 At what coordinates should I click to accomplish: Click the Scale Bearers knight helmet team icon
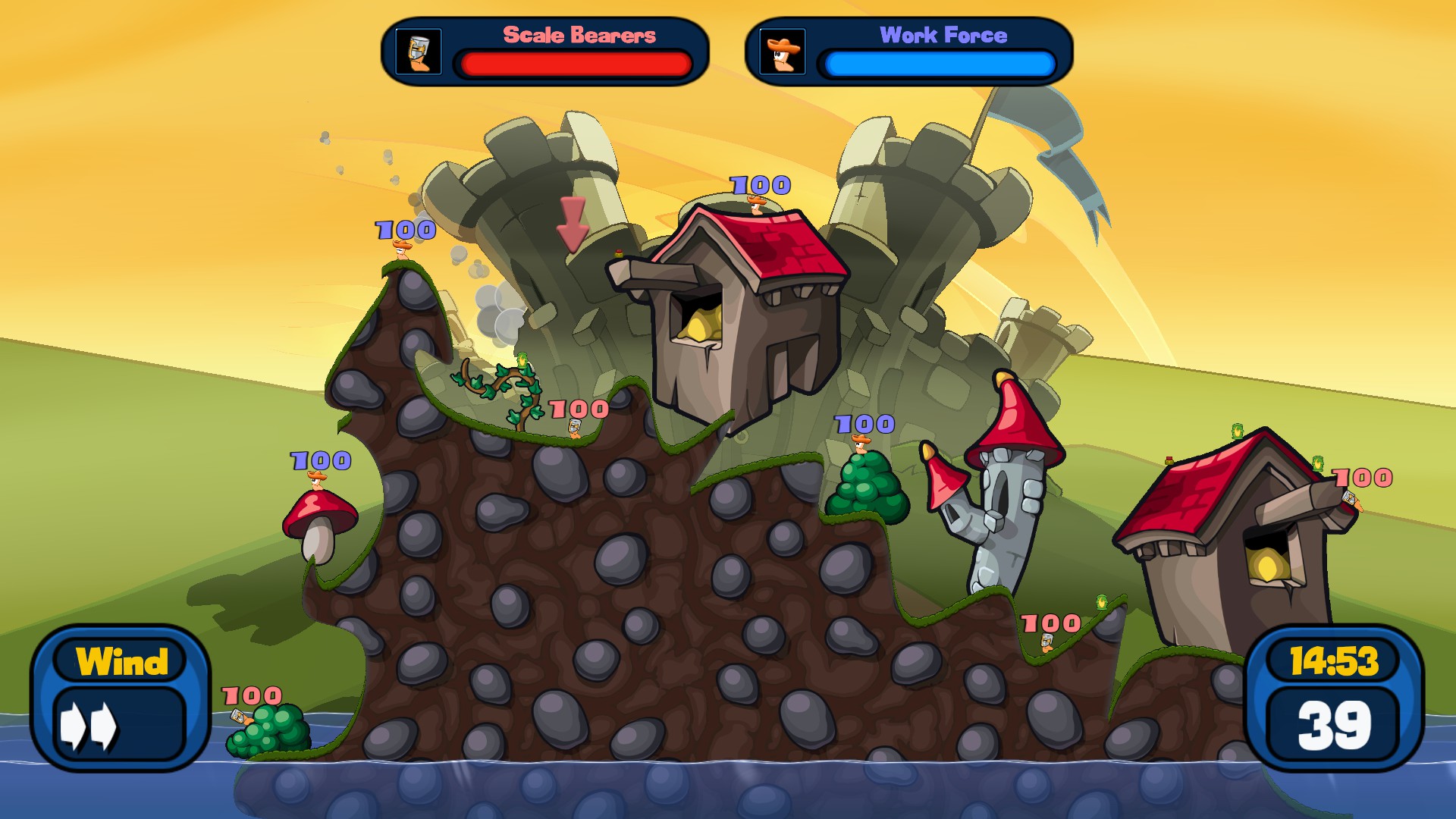[x=419, y=52]
